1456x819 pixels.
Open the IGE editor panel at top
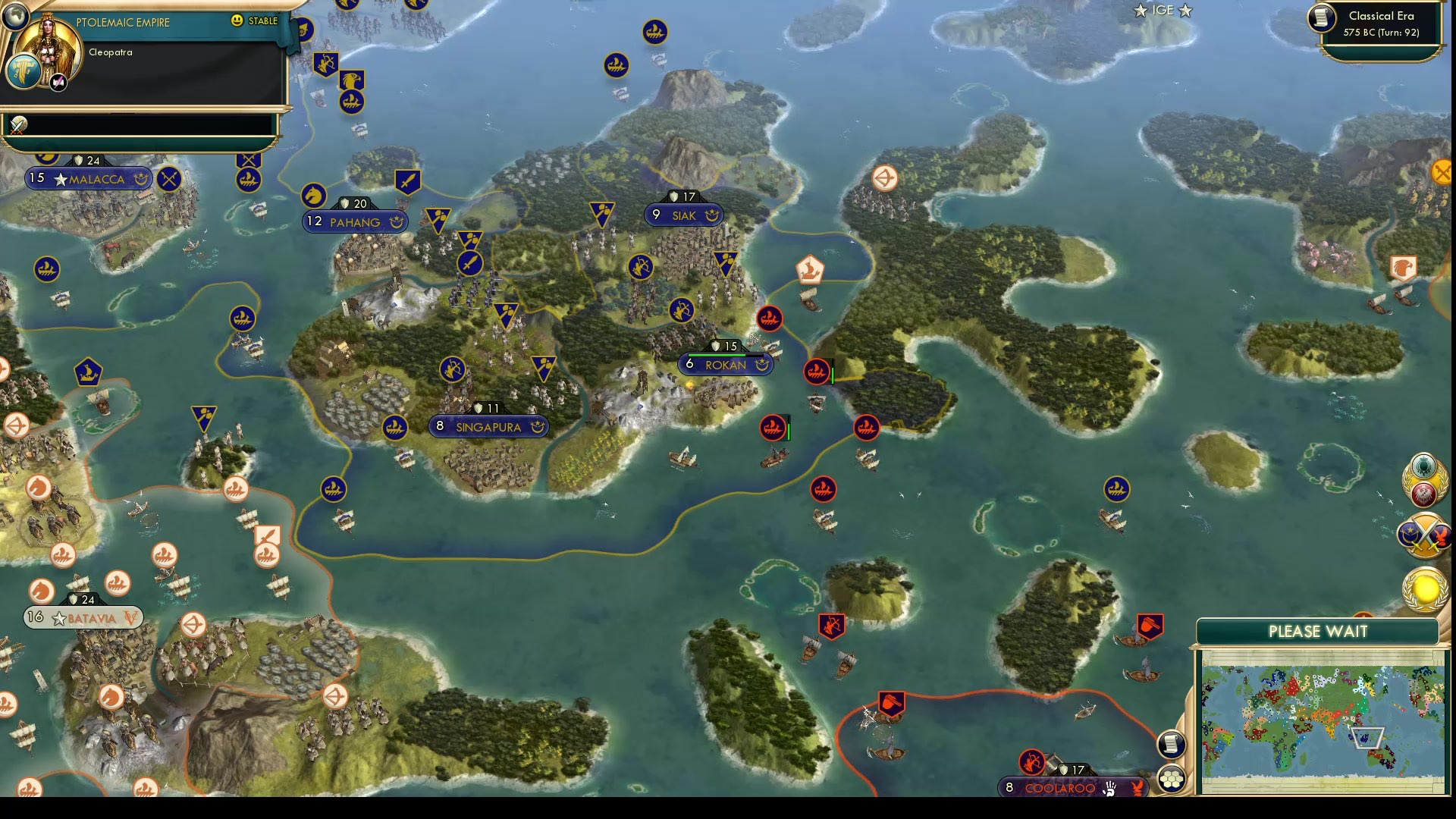1163,11
